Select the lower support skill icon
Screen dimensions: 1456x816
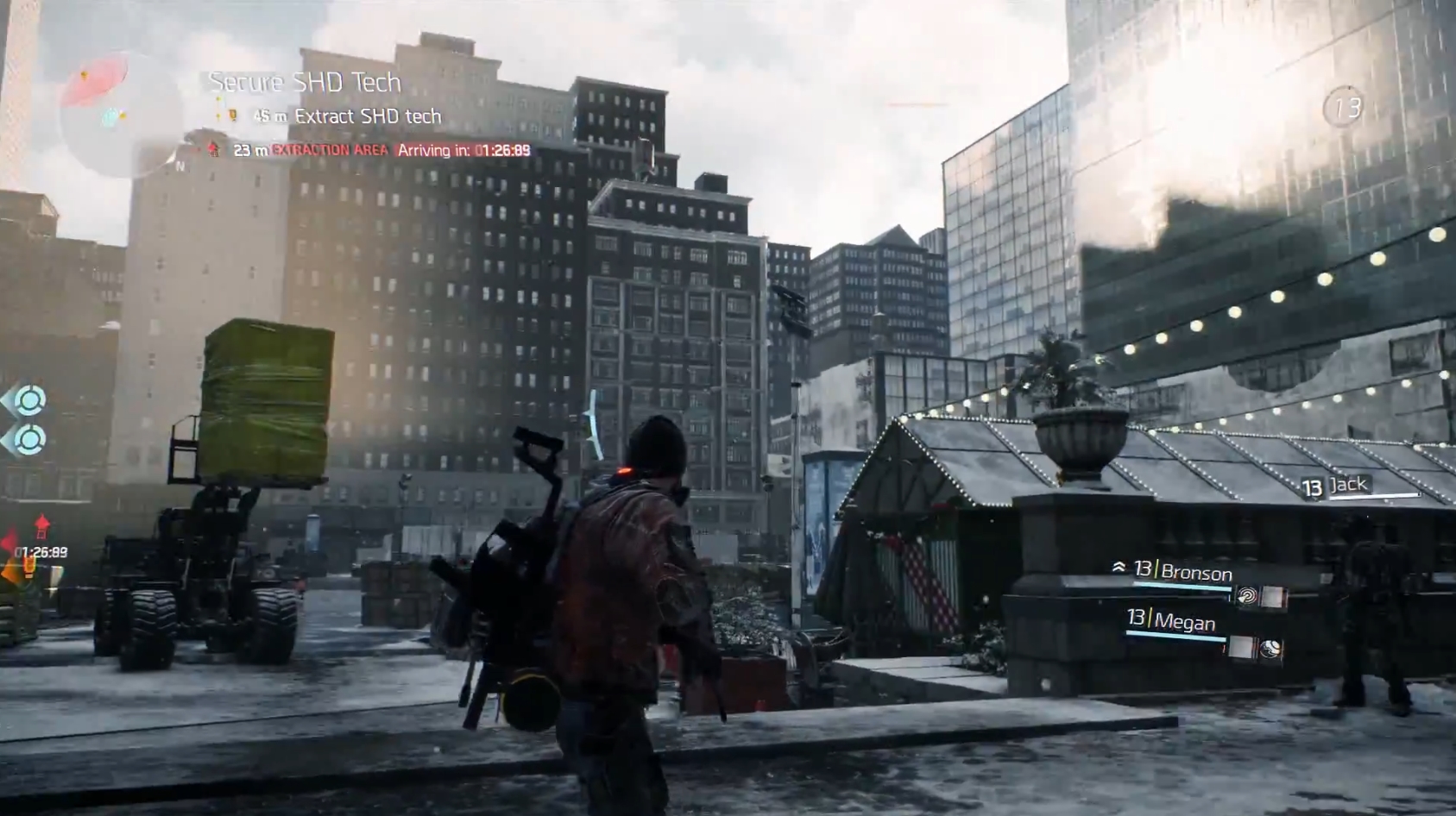[28, 439]
